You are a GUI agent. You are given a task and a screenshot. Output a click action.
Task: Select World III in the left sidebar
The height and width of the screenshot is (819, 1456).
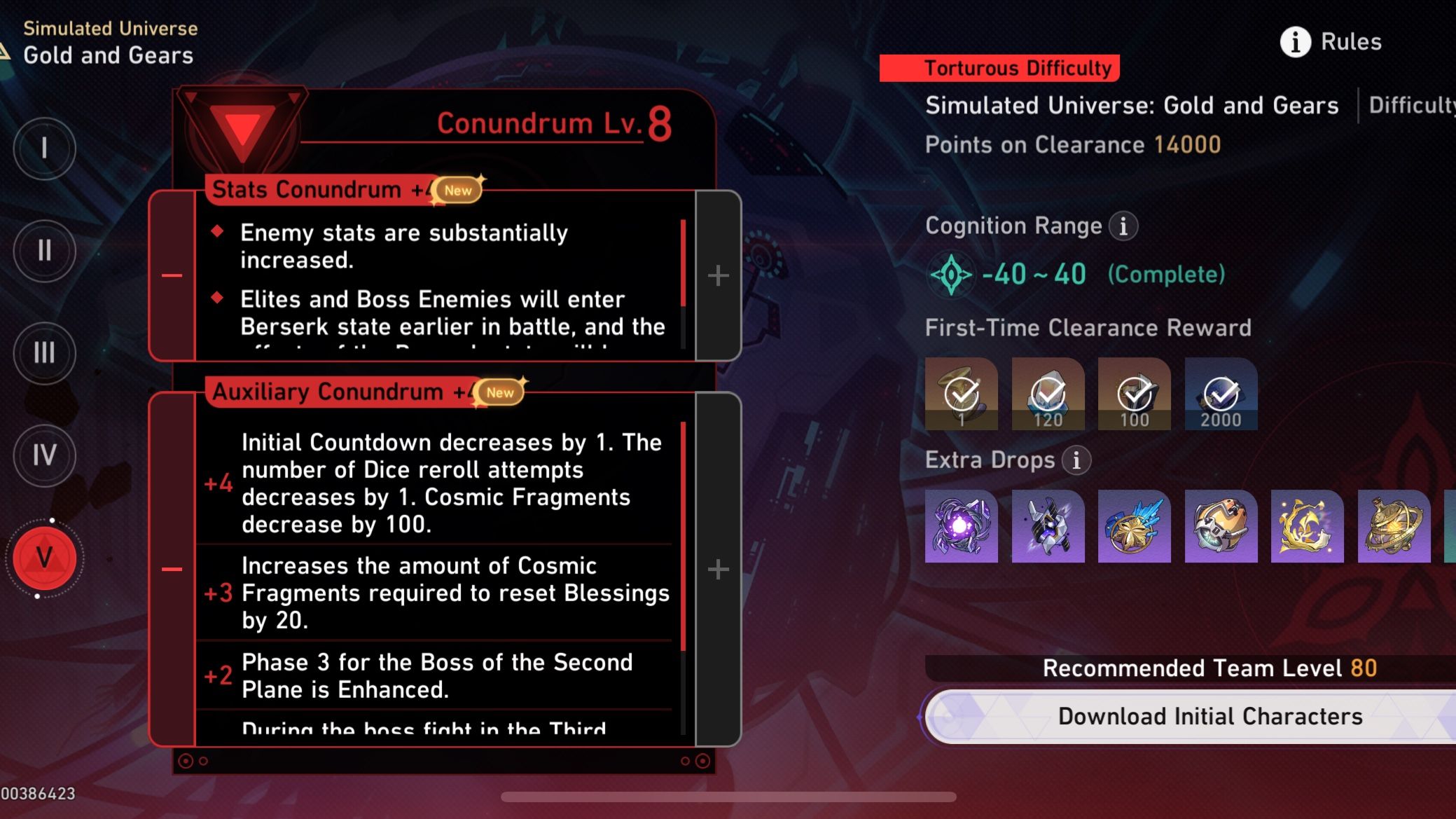[44, 354]
